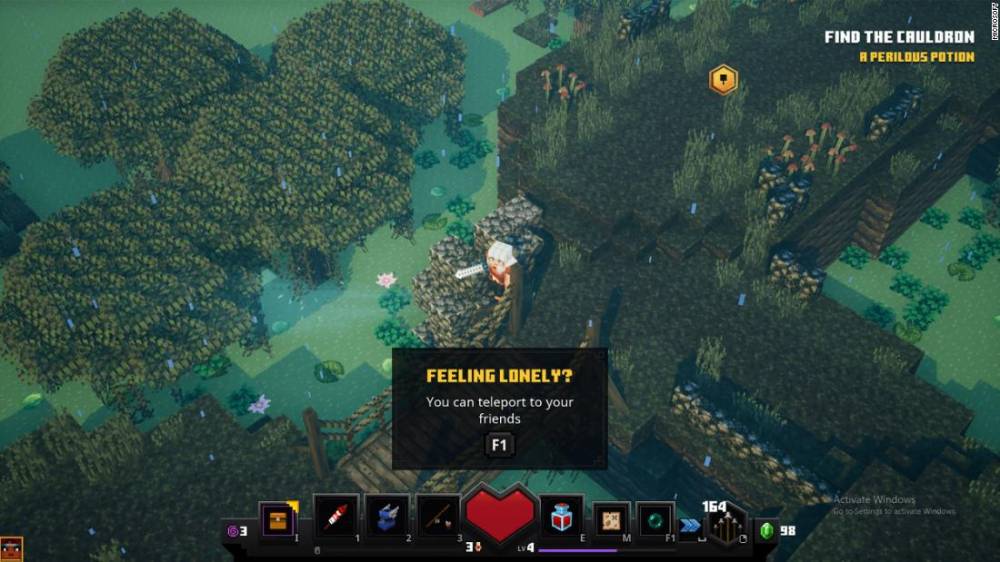Click the gold objective marker badge
Image resolution: width=1000 pixels, height=562 pixels.
tap(723, 80)
